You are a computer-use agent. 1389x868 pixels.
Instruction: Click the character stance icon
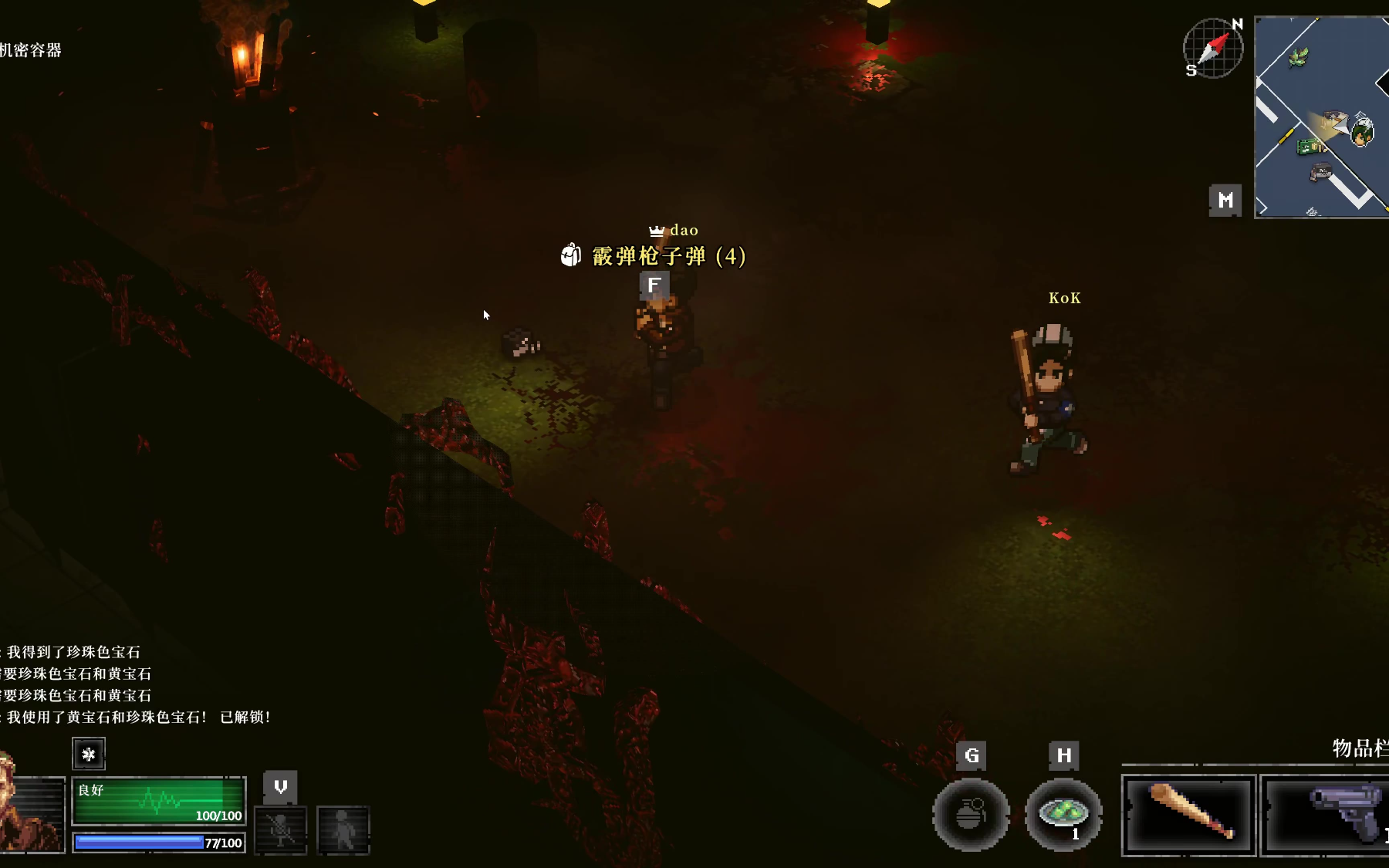pyautogui.click(x=343, y=829)
